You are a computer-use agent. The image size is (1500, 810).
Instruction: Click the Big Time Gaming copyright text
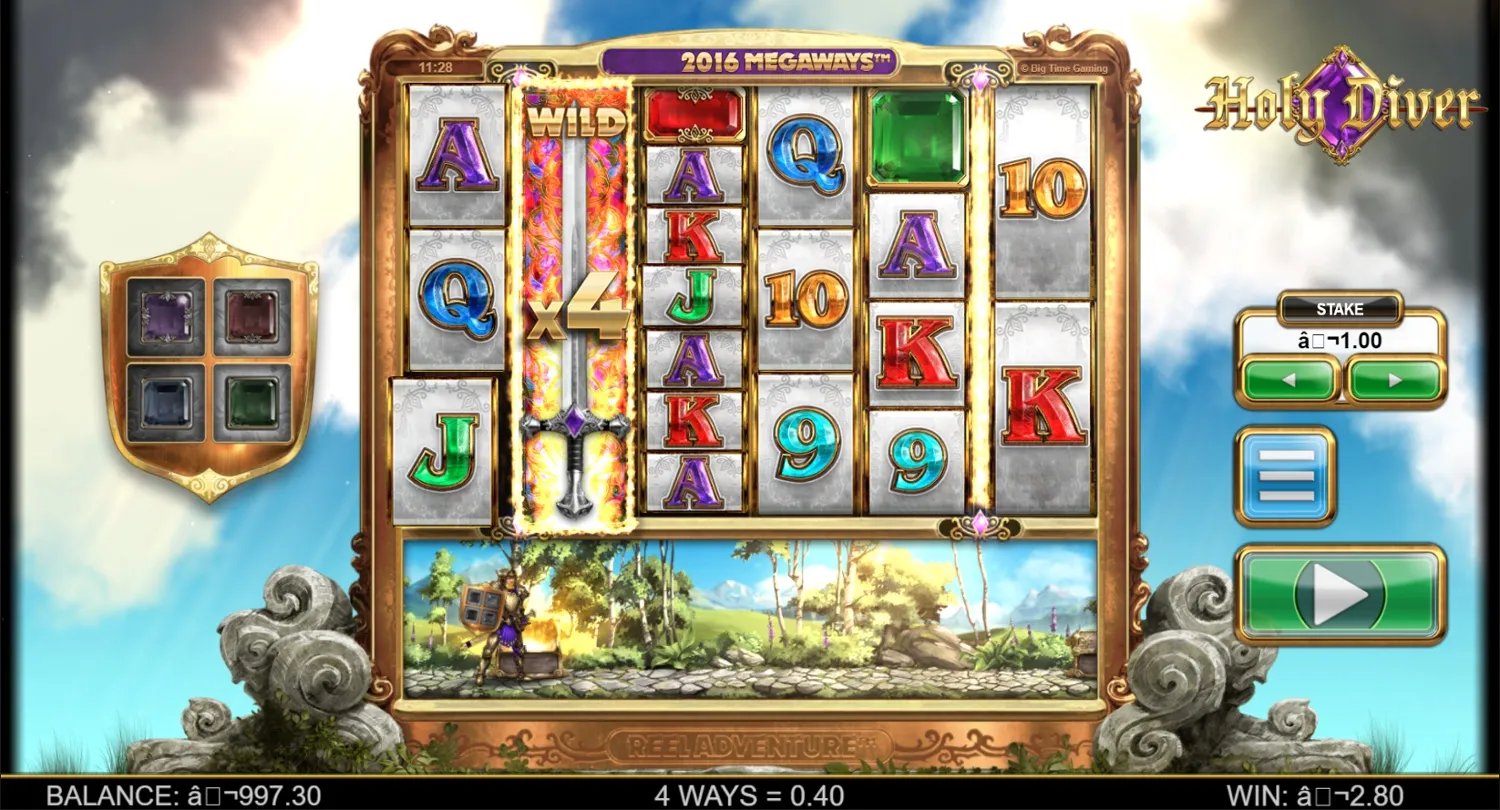click(1067, 68)
